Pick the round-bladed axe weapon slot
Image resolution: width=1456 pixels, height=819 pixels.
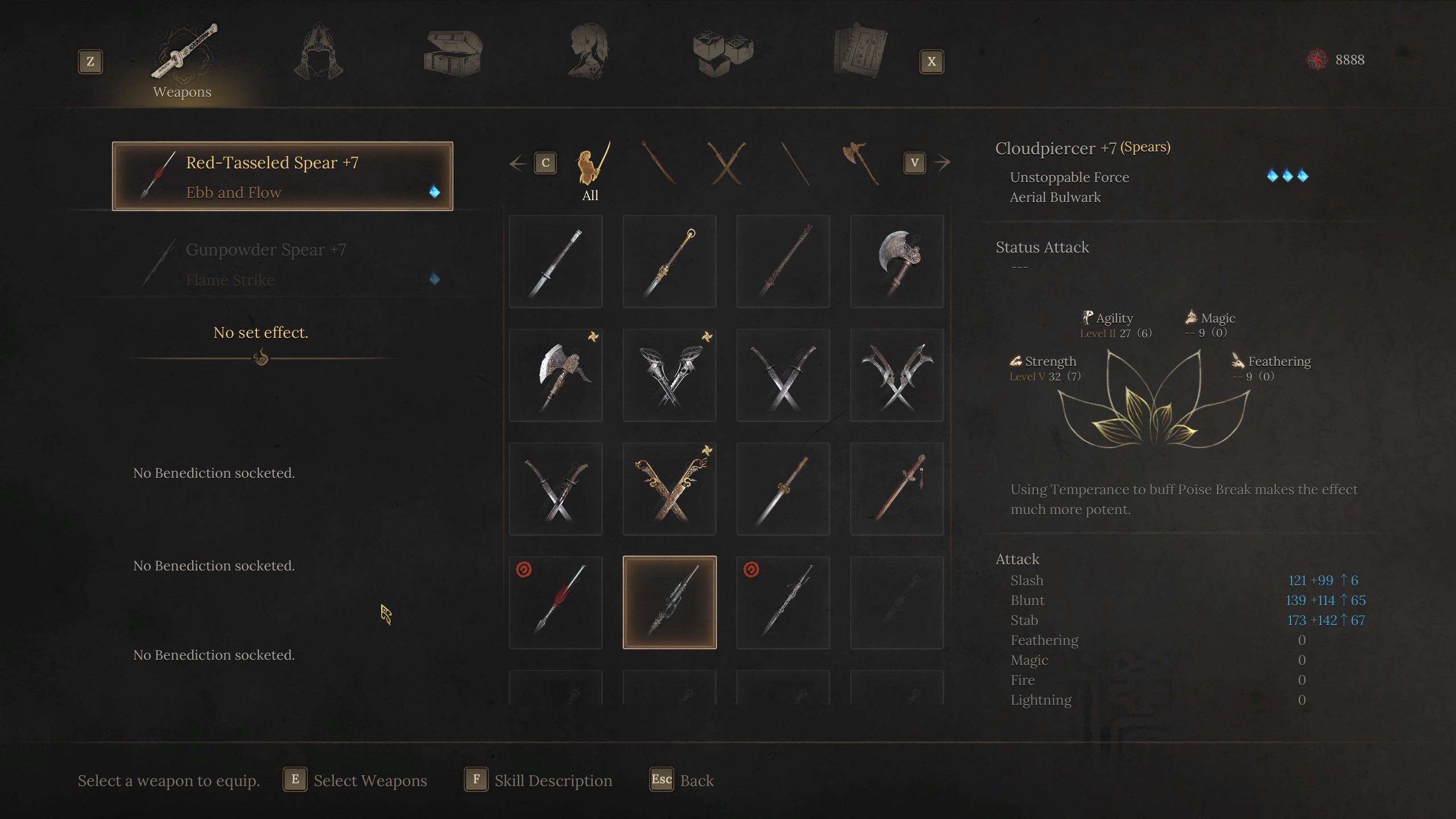click(x=897, y=262)
